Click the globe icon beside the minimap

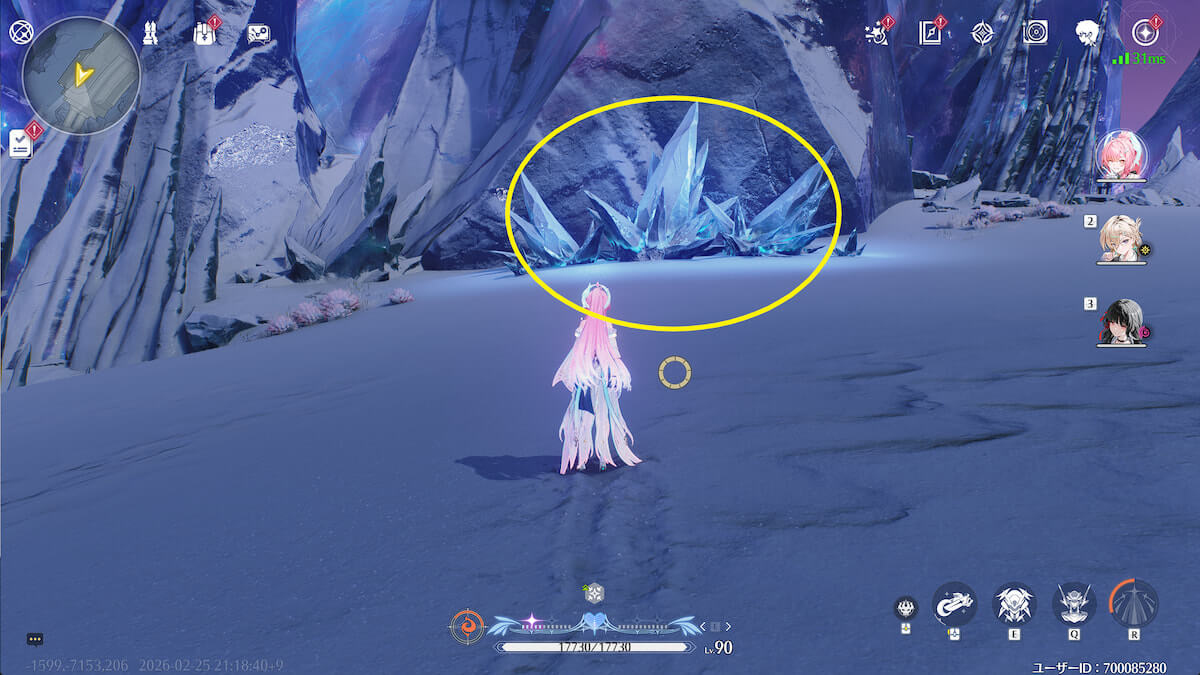[20, 31]
